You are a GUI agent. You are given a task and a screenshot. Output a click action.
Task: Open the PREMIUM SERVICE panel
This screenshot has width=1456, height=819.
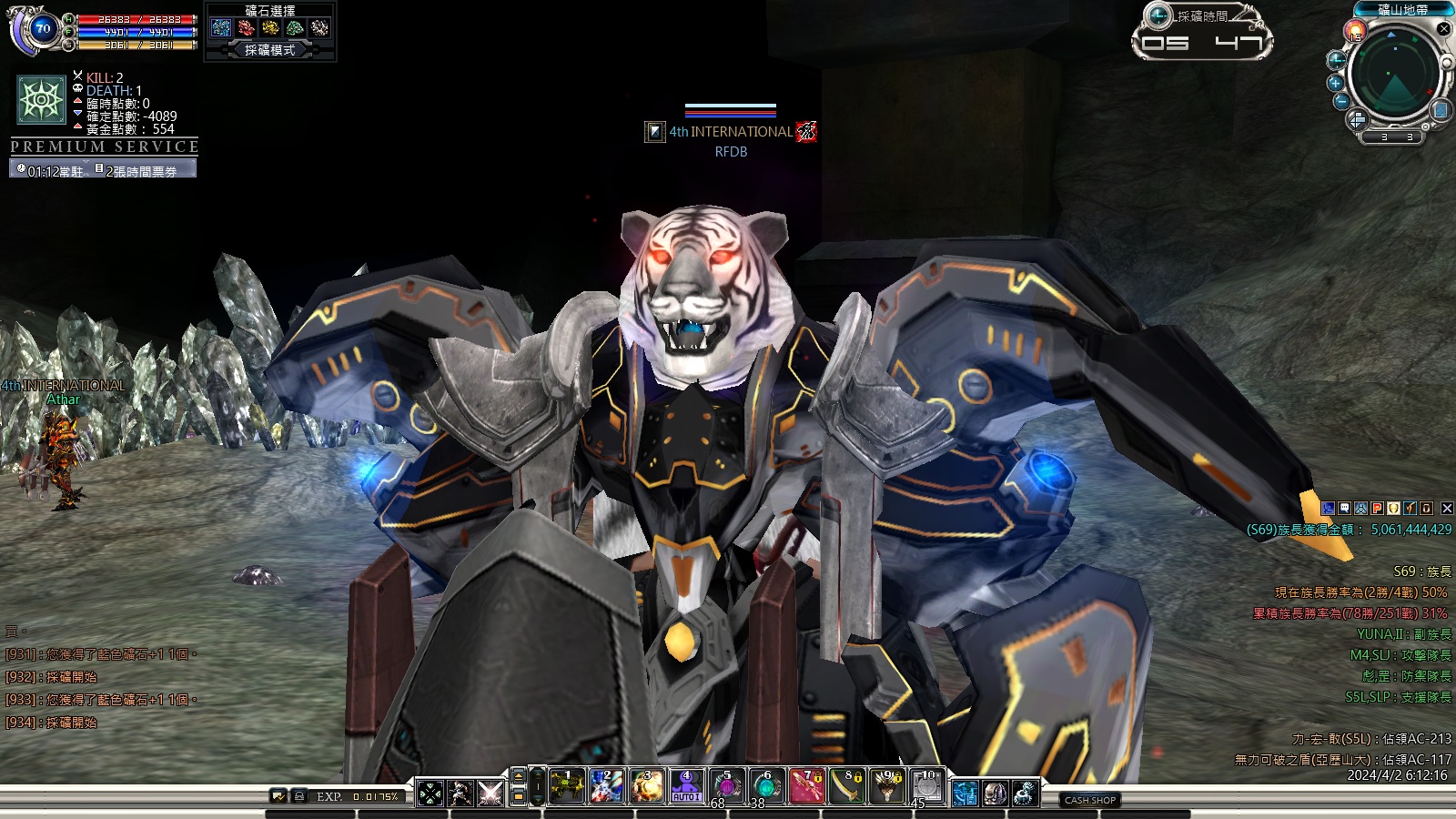pos(104,147)
